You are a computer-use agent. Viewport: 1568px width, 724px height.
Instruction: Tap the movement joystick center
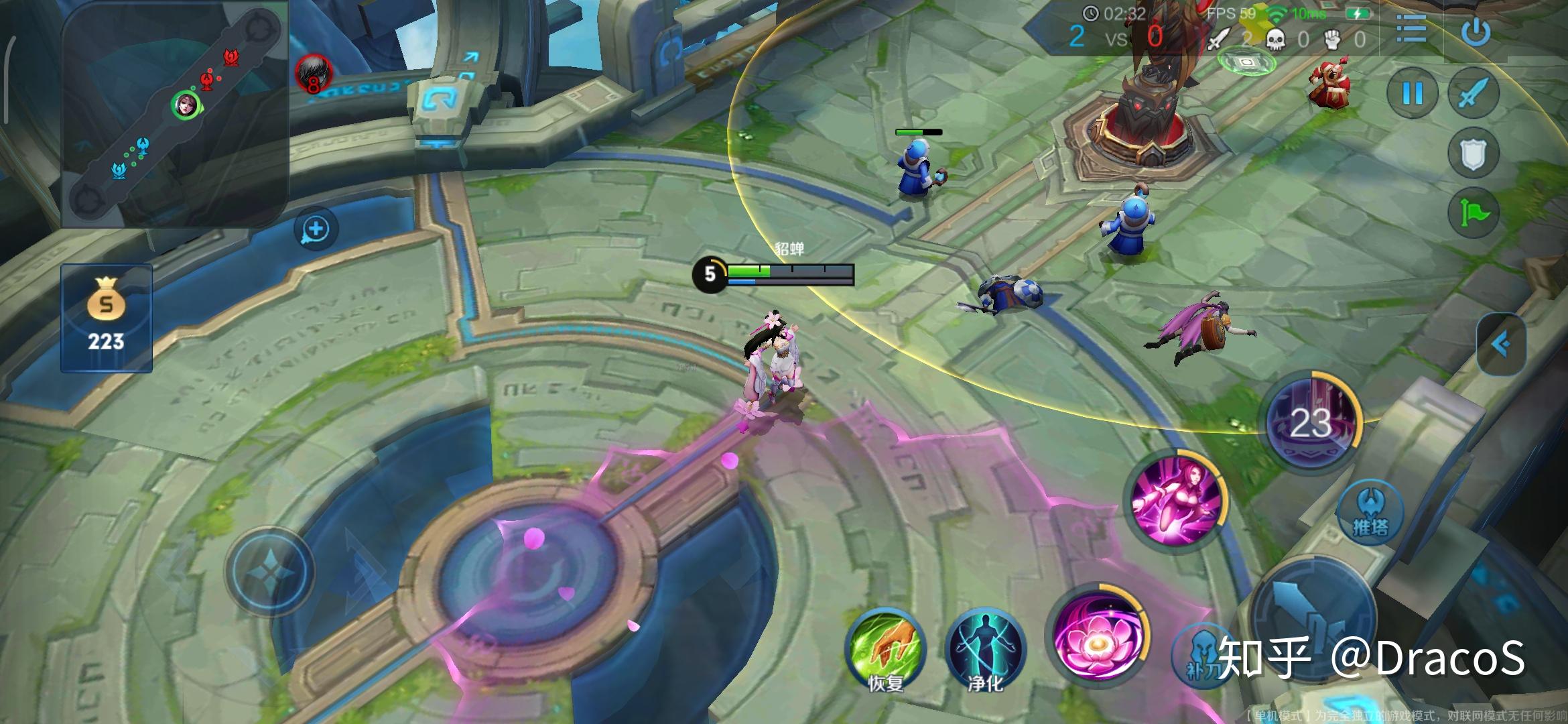(x=269, y=571)
